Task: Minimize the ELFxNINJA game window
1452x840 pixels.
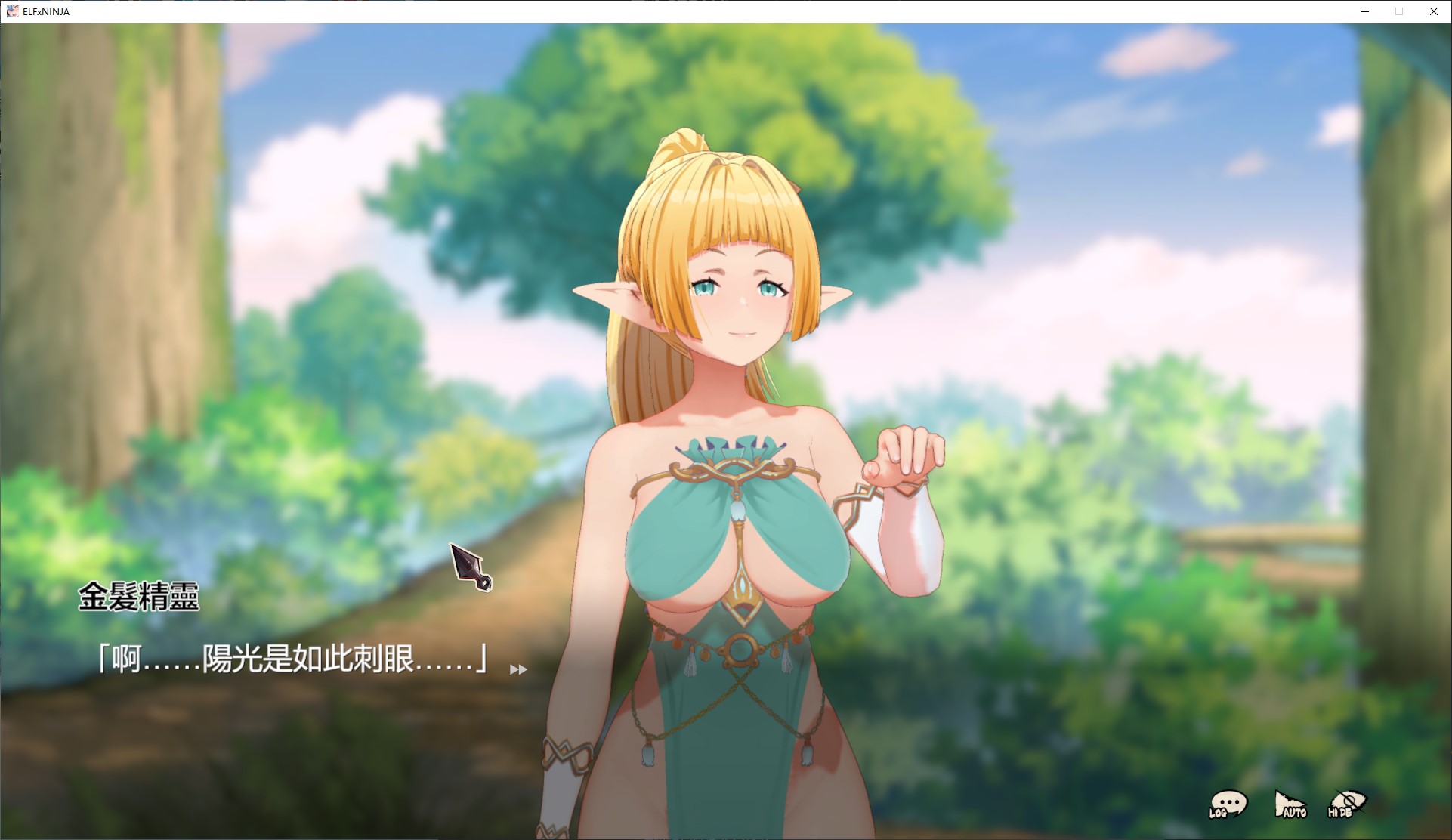Action: coord(1364,11)
